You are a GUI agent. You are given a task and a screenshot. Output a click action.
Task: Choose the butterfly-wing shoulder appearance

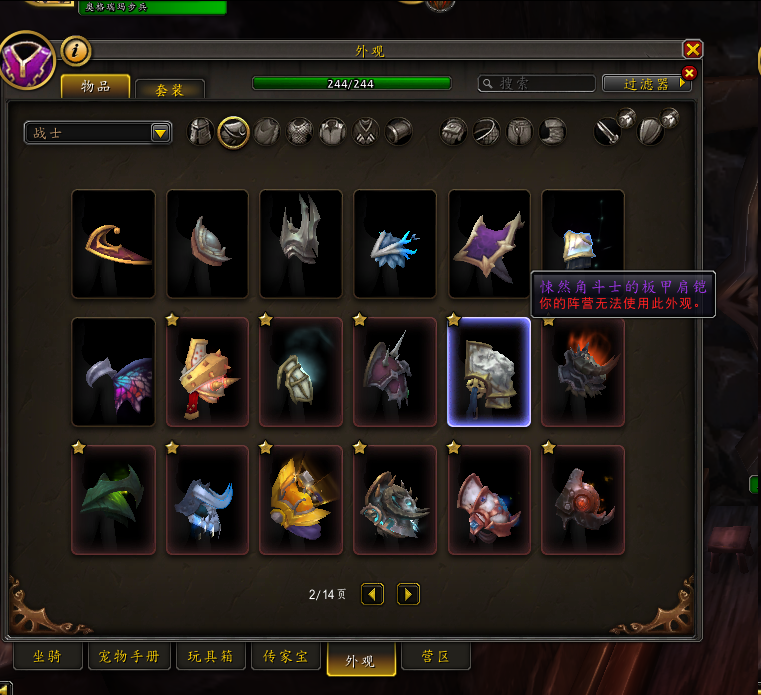point(114,372)
